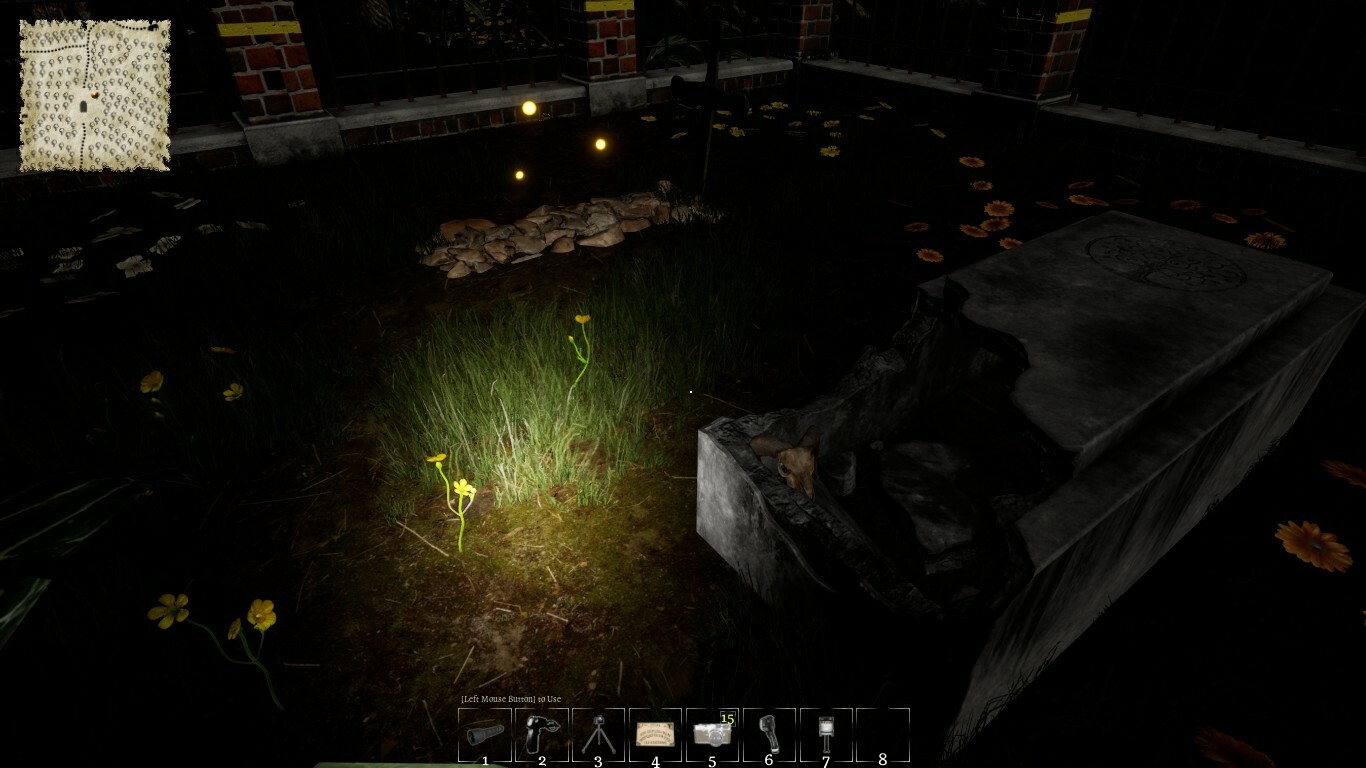The height and width of the screenshot is (768, 1366).
Task: Click the orange player marker on the minimap
Action: click(95, 94)
